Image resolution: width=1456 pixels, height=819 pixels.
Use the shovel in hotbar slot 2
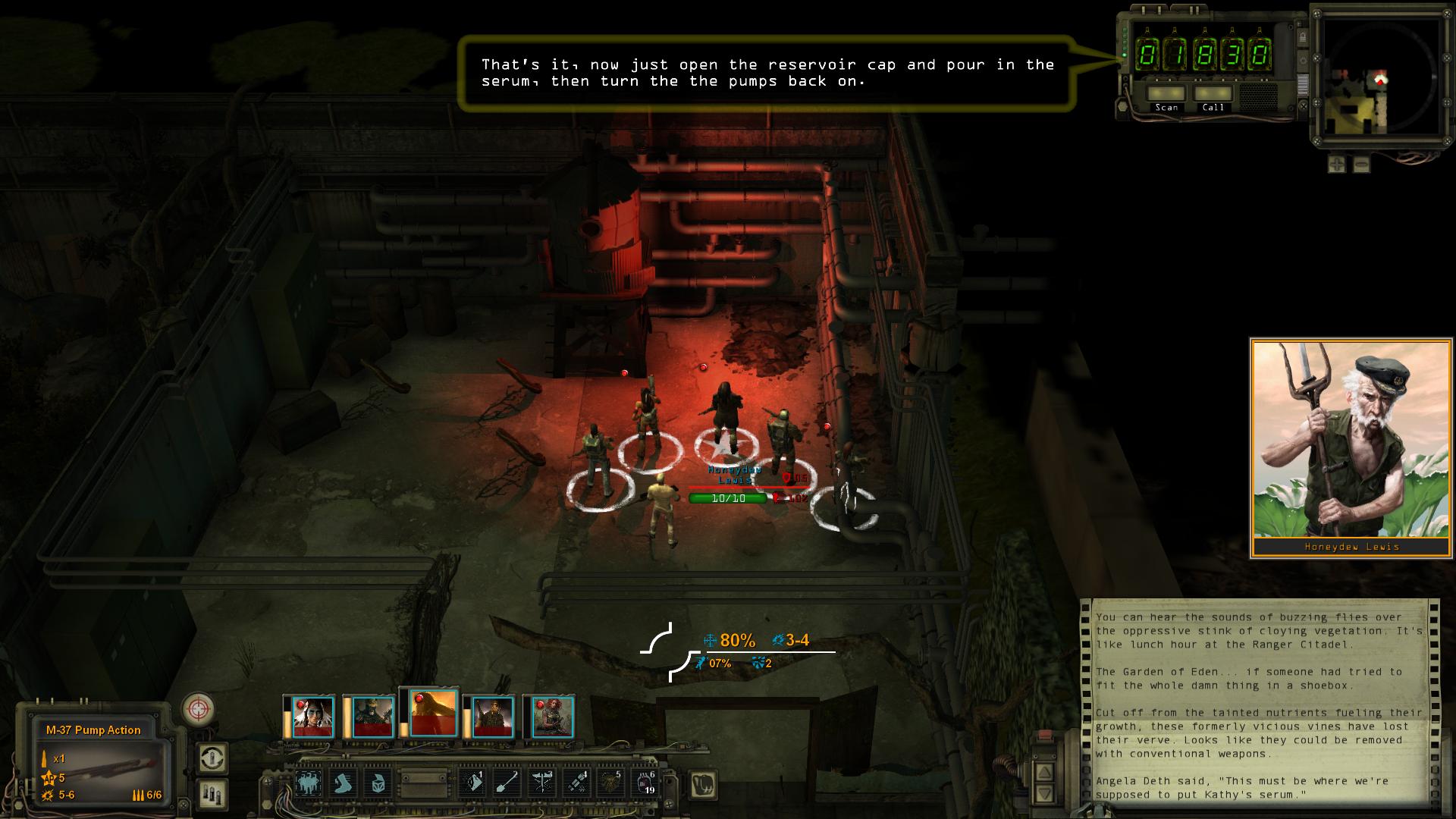(507, 783)
